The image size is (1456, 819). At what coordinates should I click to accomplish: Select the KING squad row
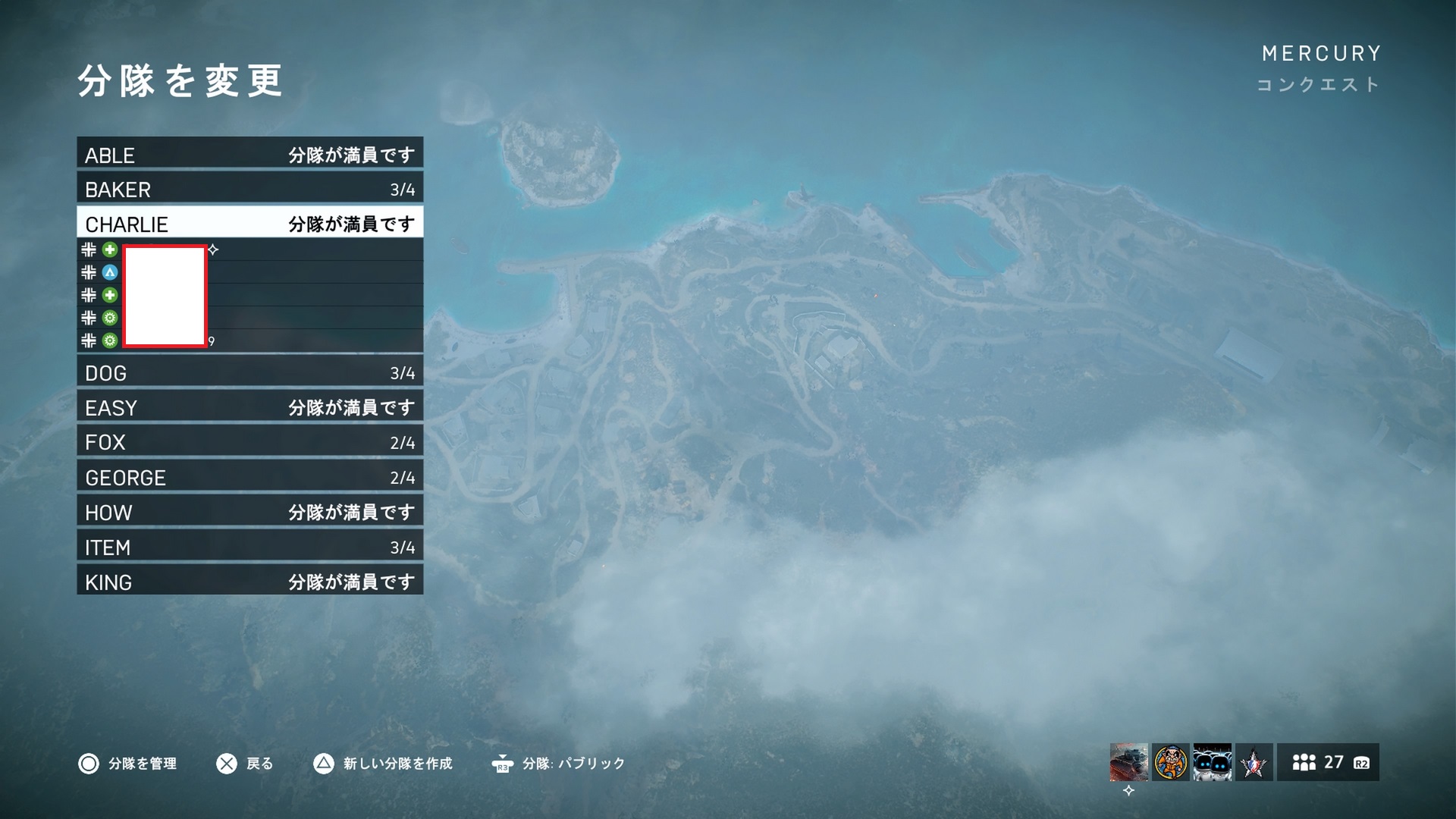(249, 582)
